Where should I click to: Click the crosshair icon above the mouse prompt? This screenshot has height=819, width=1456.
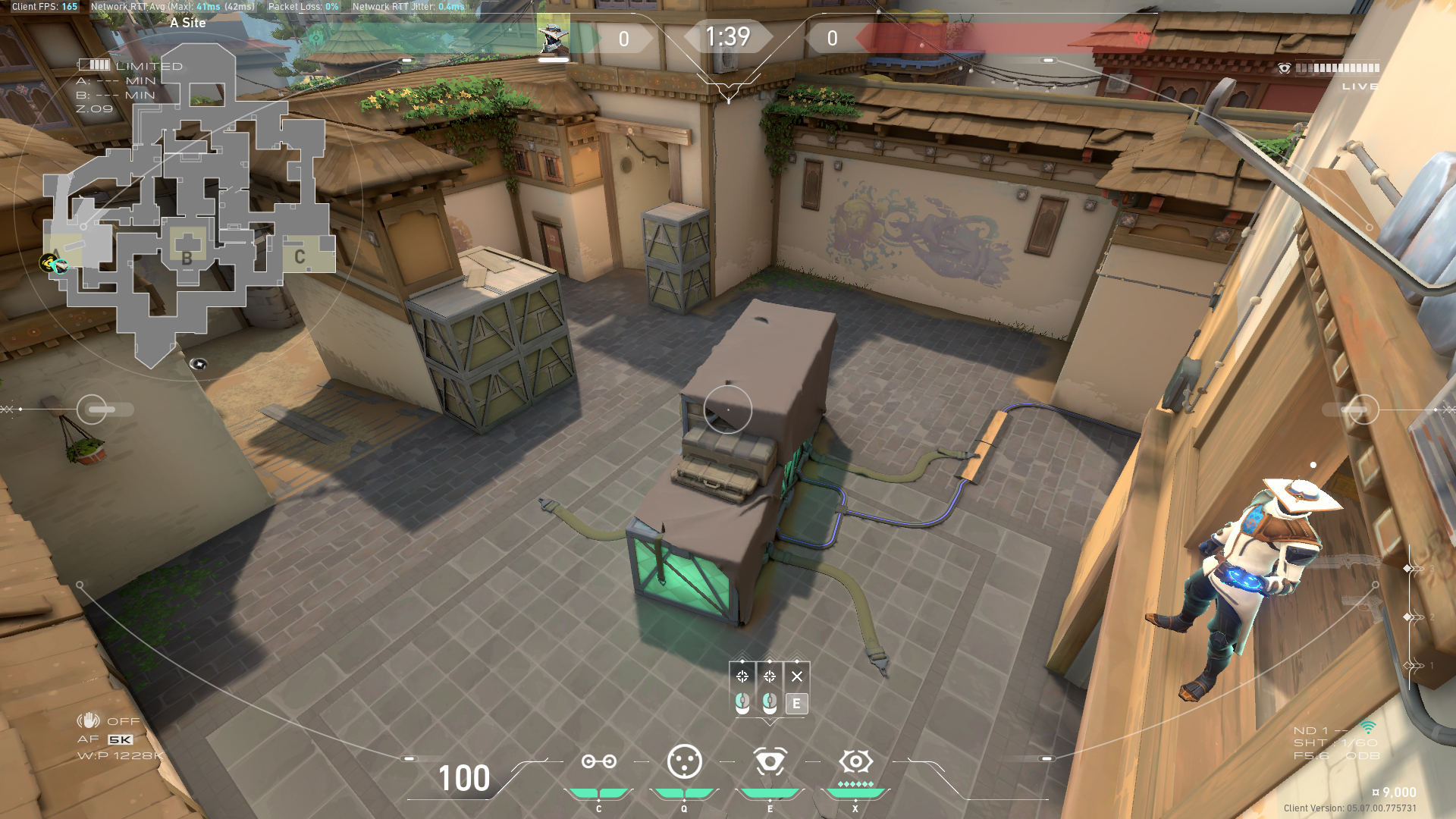[x=744, y=676]
